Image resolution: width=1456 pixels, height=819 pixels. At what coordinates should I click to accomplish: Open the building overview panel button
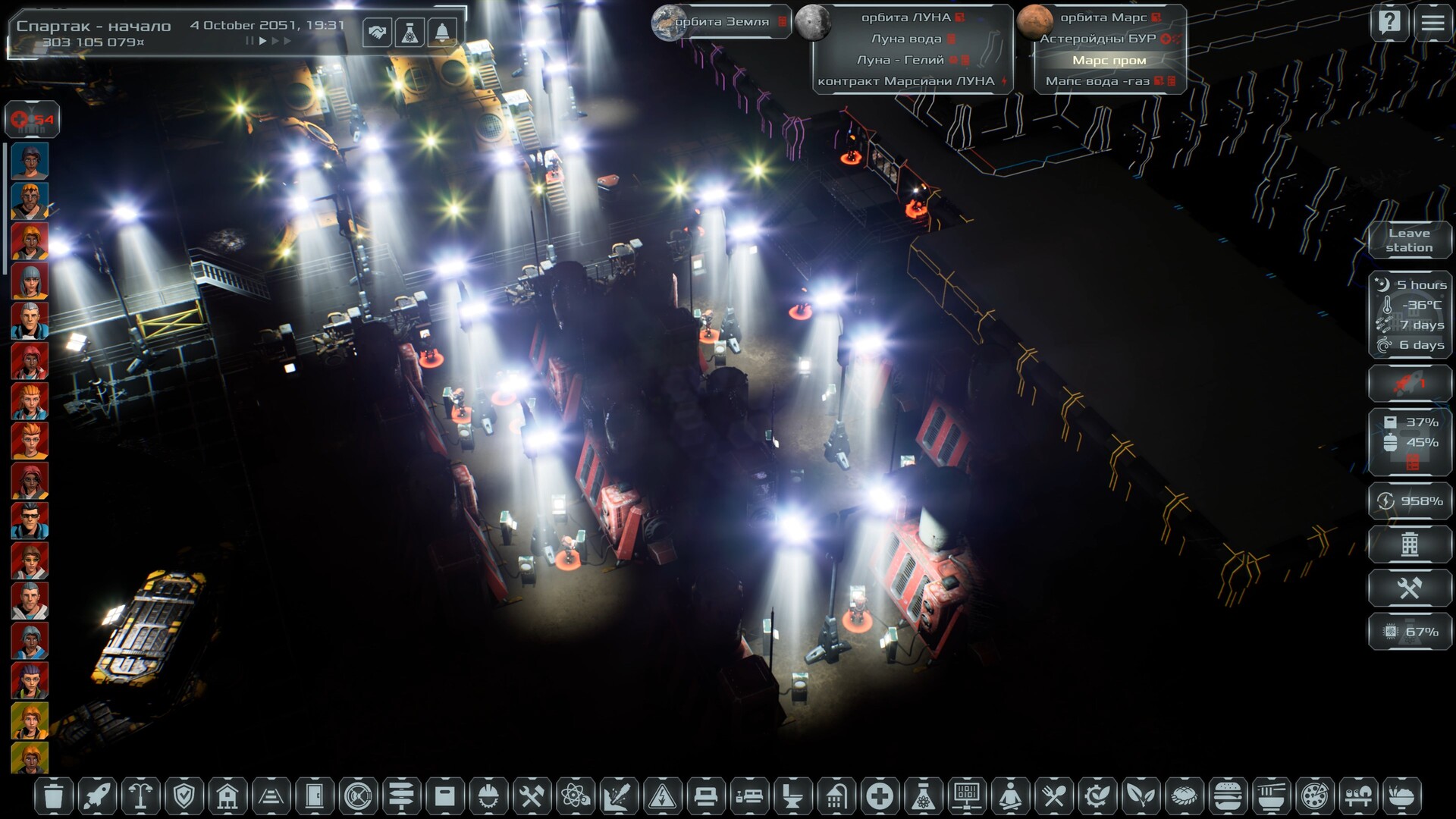(1409, 544)
